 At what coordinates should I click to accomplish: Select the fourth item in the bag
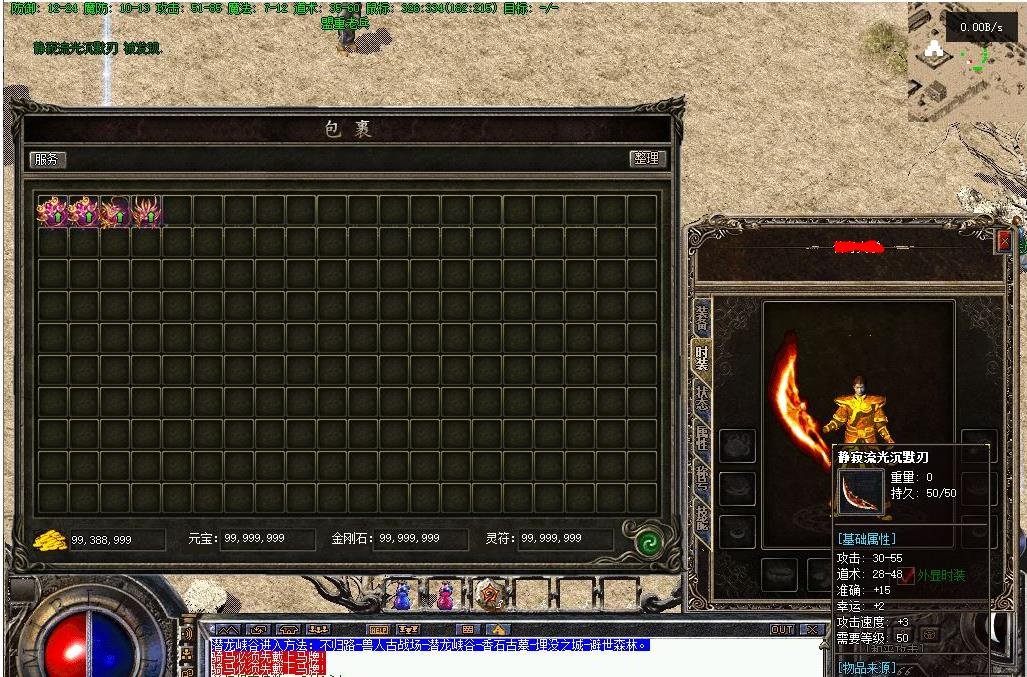click(146, 211)
